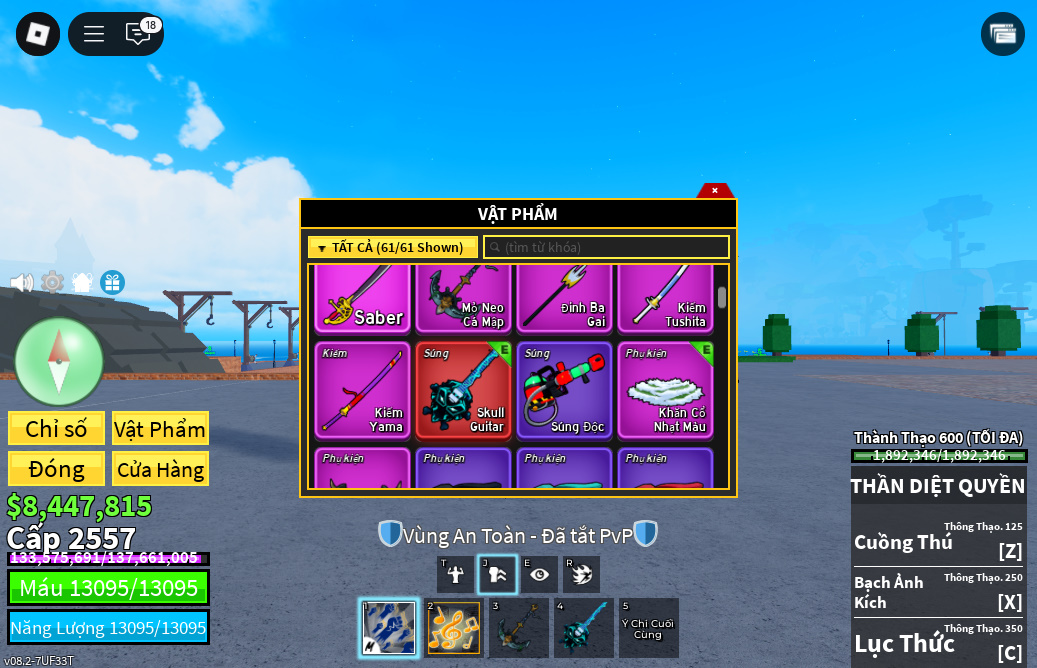Click the yellow Vật Phẩm button

click(160, 429)
